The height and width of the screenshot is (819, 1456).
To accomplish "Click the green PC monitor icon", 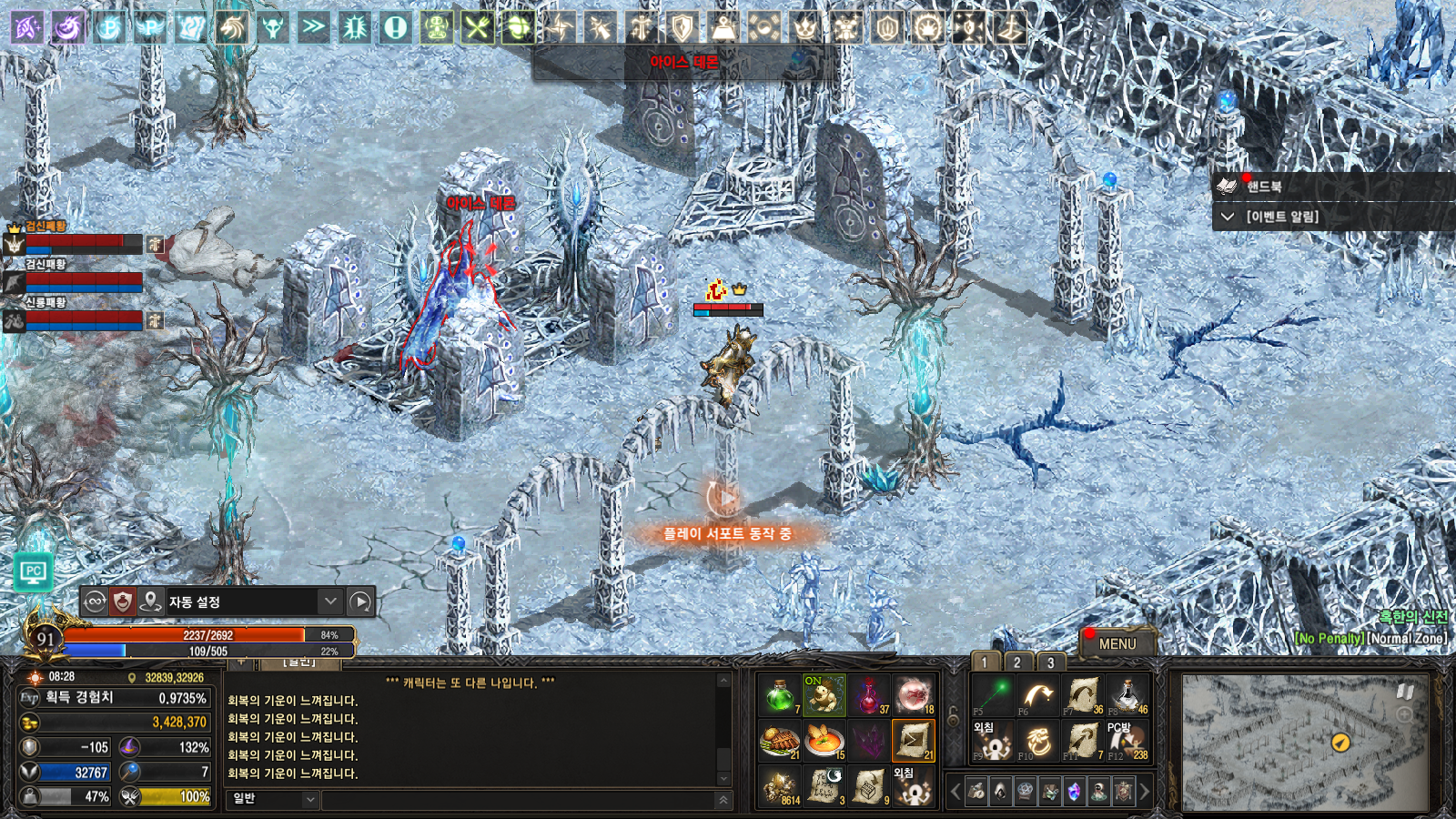I will [x=34, y=572].
